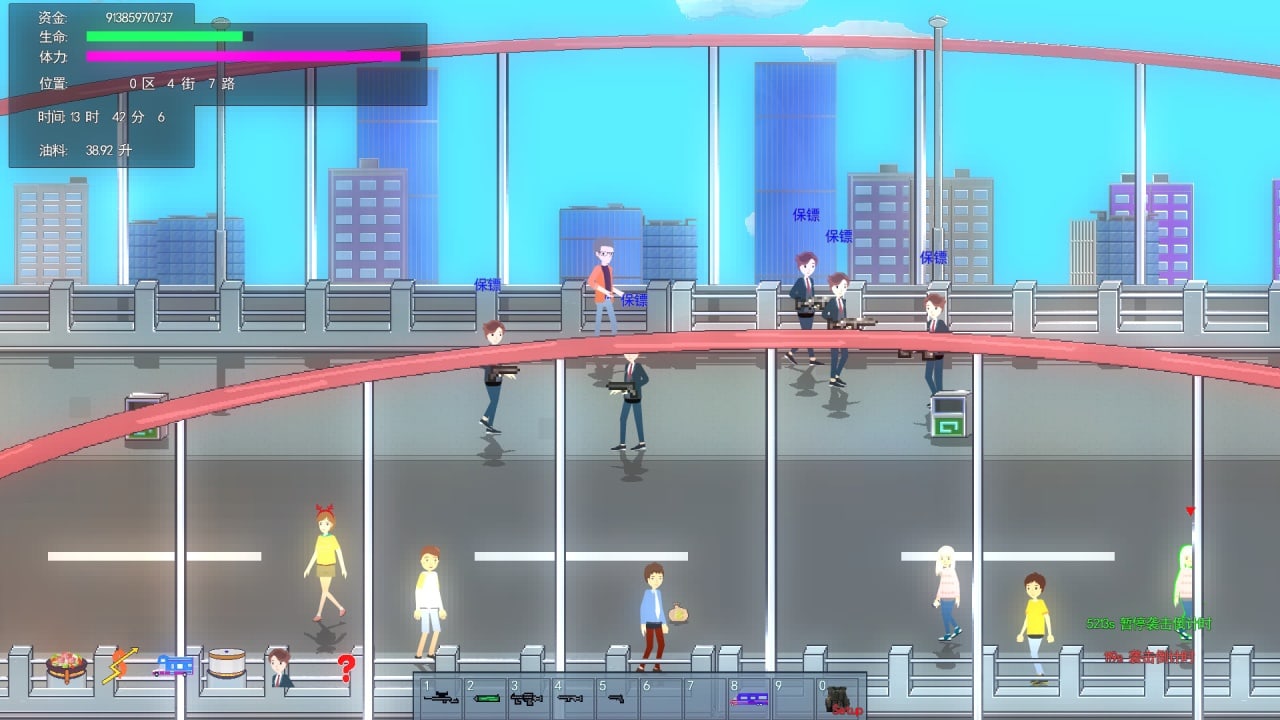Equip the green launcher in slot 2
Image resolution: width=1280 pixels, height=720 pixels.
click(486, 698)
